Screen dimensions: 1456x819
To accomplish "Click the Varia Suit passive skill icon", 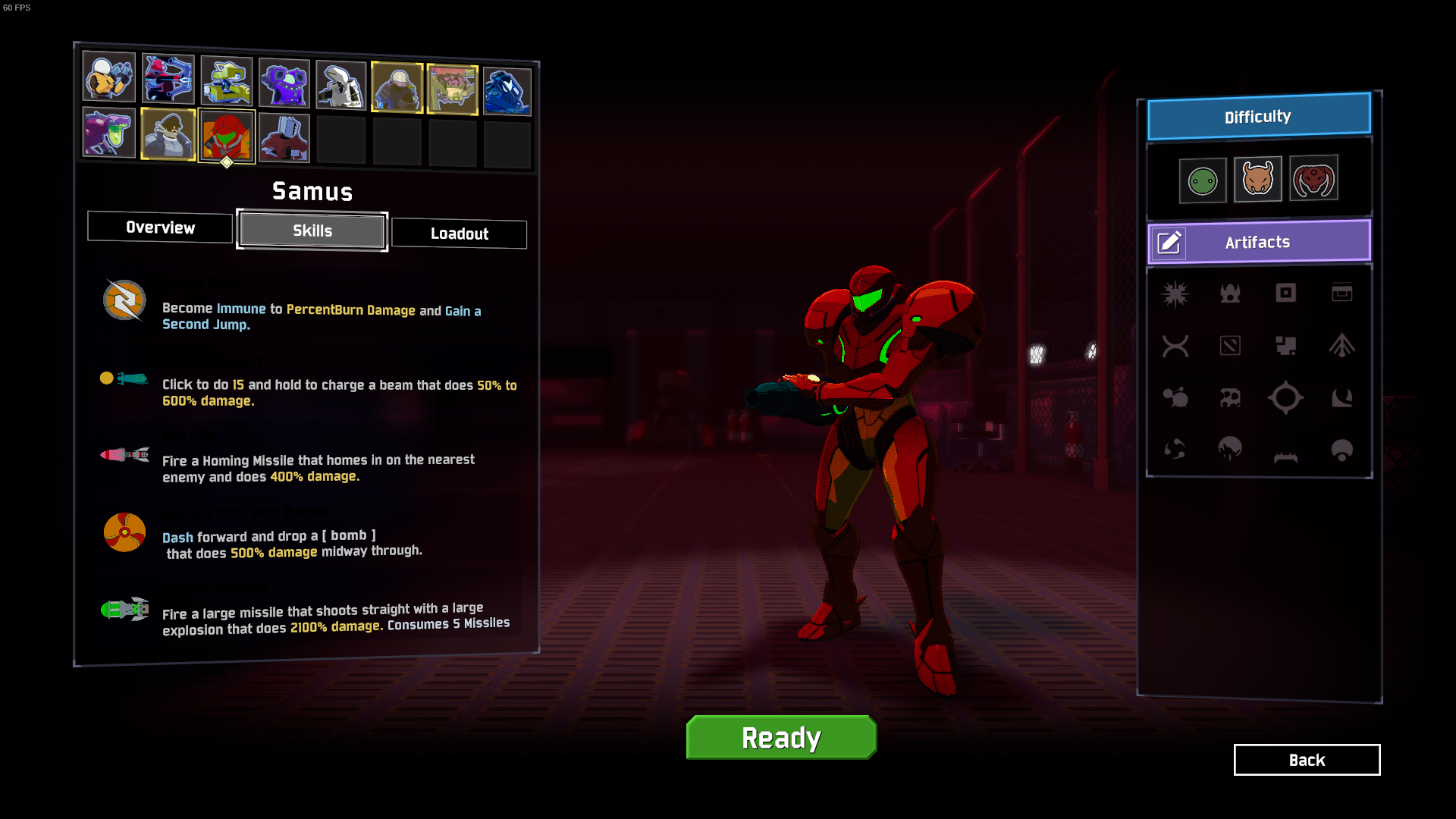I will coord(124,301).
